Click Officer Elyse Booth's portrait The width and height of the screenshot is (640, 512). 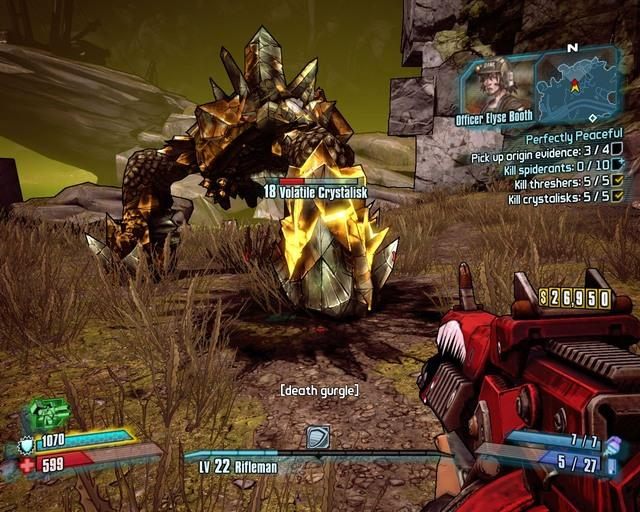pos(495,87)
